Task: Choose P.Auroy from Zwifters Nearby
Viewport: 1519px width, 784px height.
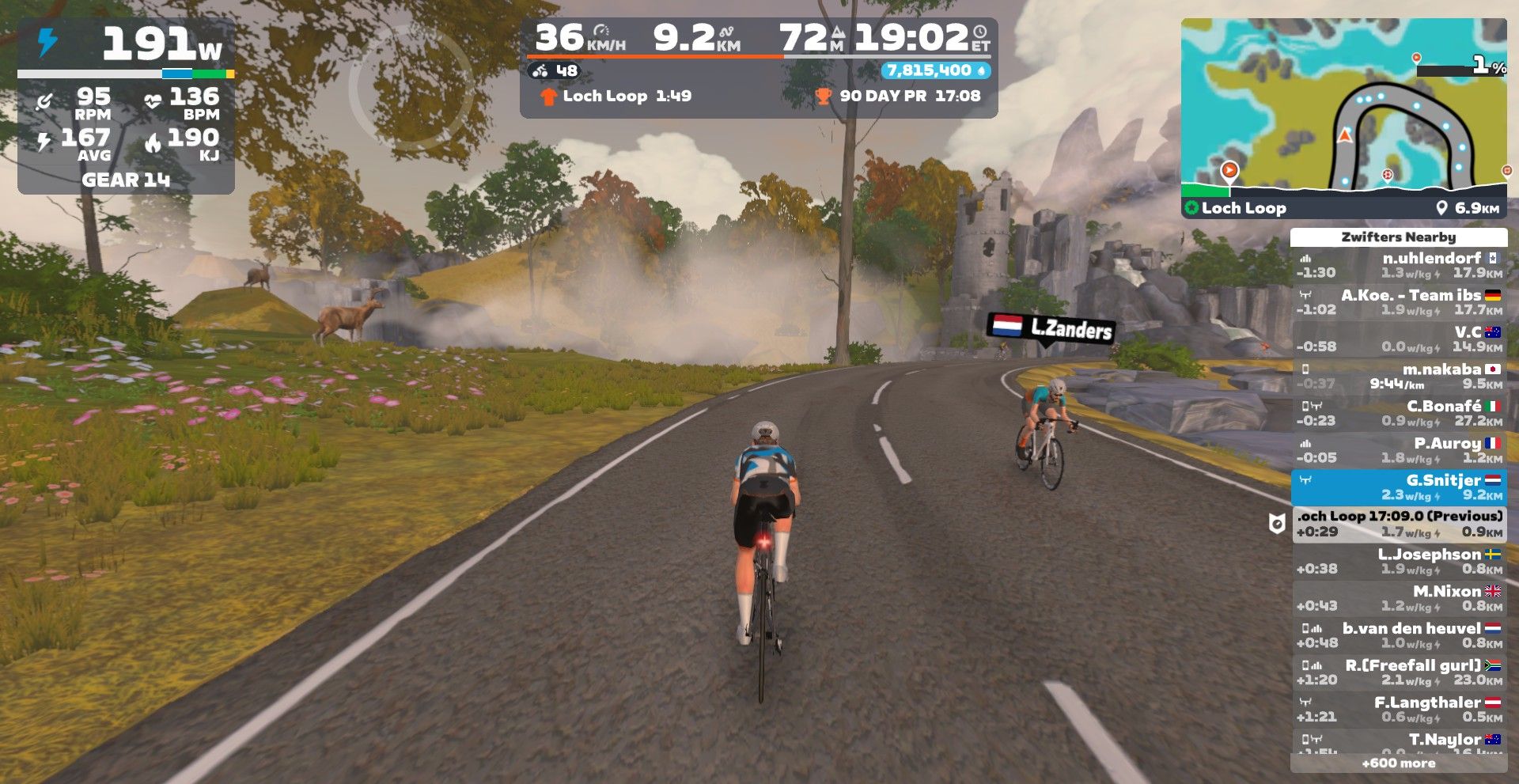Action: 1398,450
